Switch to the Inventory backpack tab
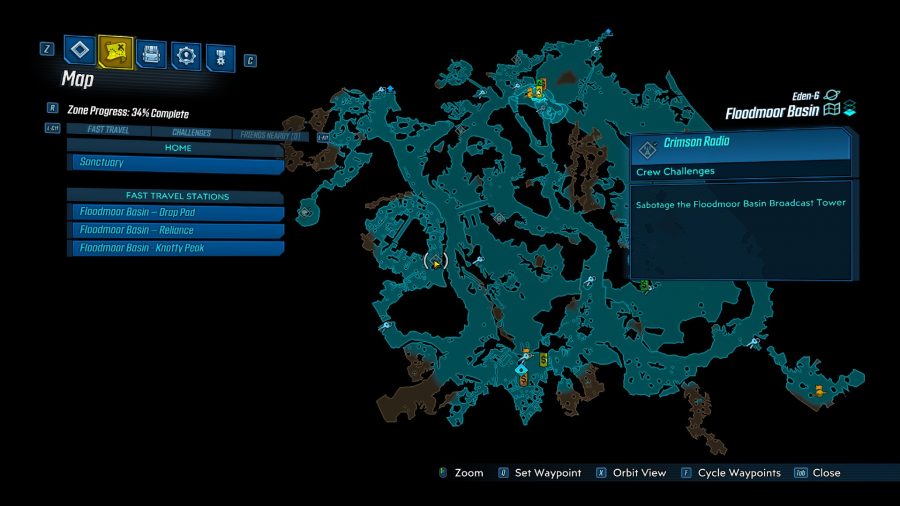The height and width of the screenshot is (506, 900). (151, 53)
